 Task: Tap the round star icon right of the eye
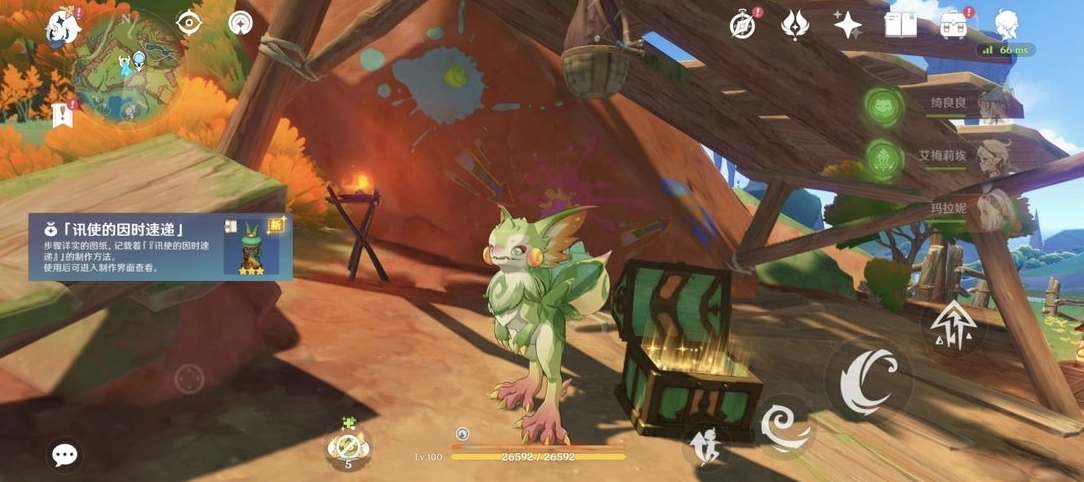coord(240,22)
